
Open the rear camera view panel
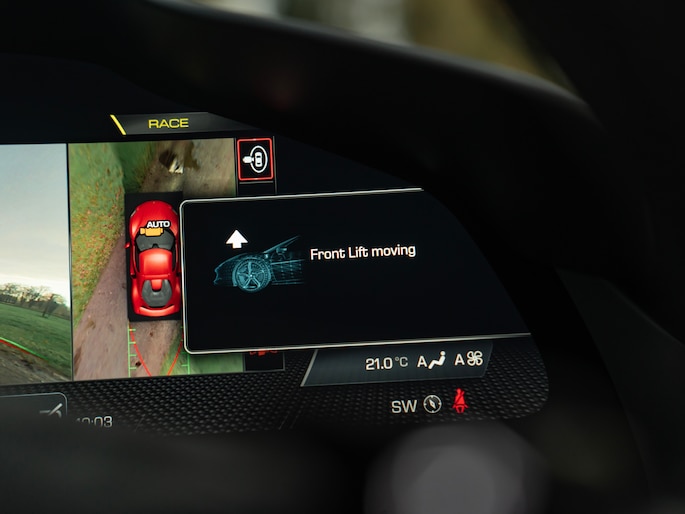[34, 262]
